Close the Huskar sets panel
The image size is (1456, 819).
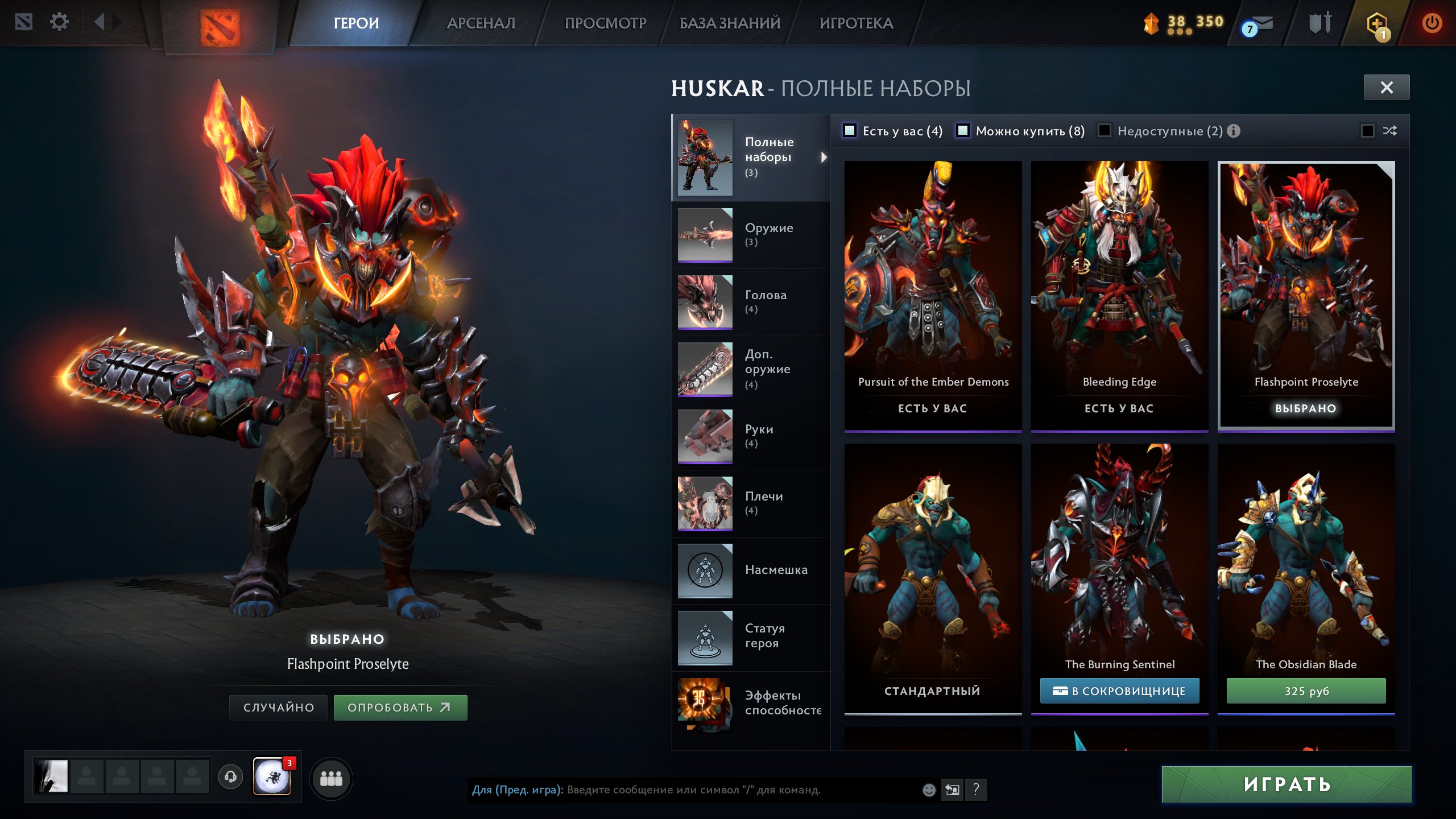pos(1386,88)
